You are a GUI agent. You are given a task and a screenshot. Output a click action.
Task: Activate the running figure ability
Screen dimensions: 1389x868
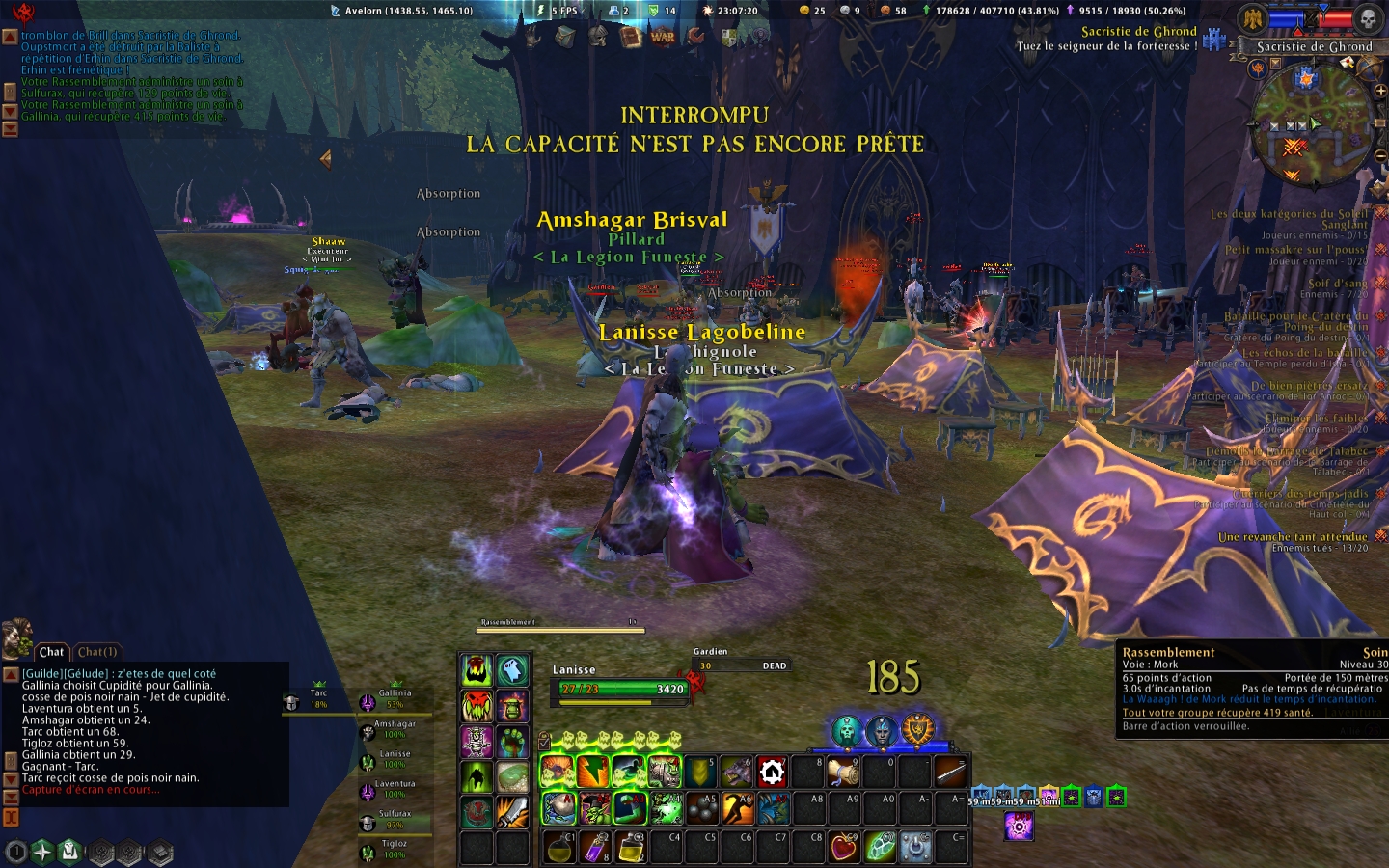(x=737, y=808)
